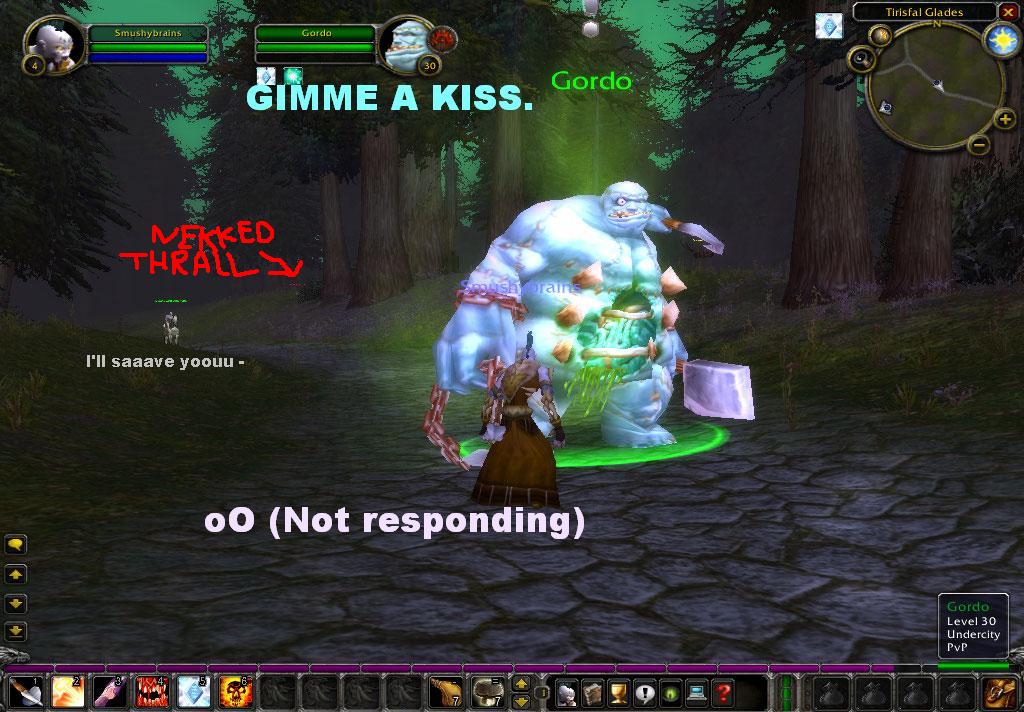
Task: Open the quest log goblet icon
Action: point(618,691)
